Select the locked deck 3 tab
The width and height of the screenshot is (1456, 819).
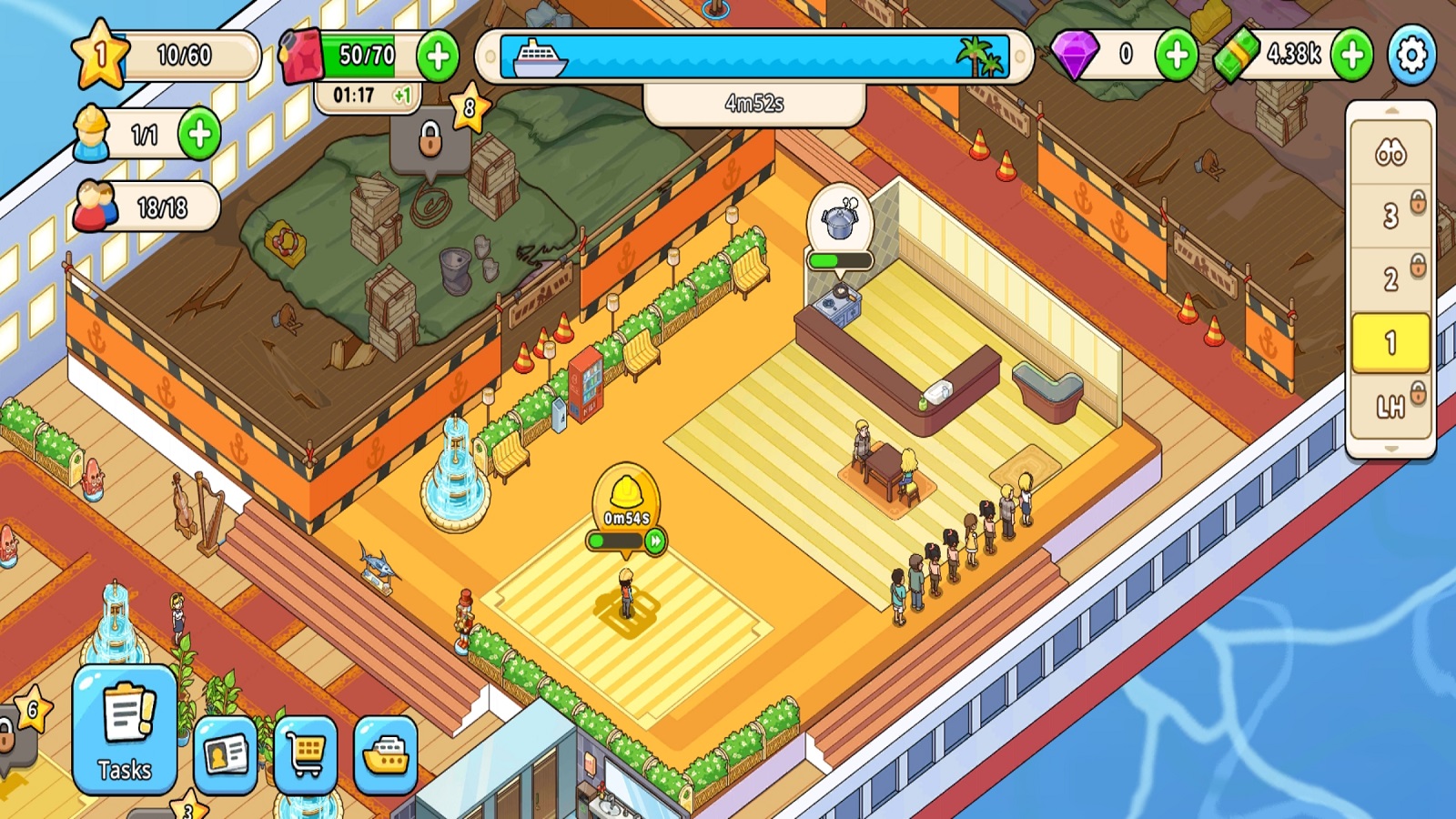click(x=1390, y=216)
